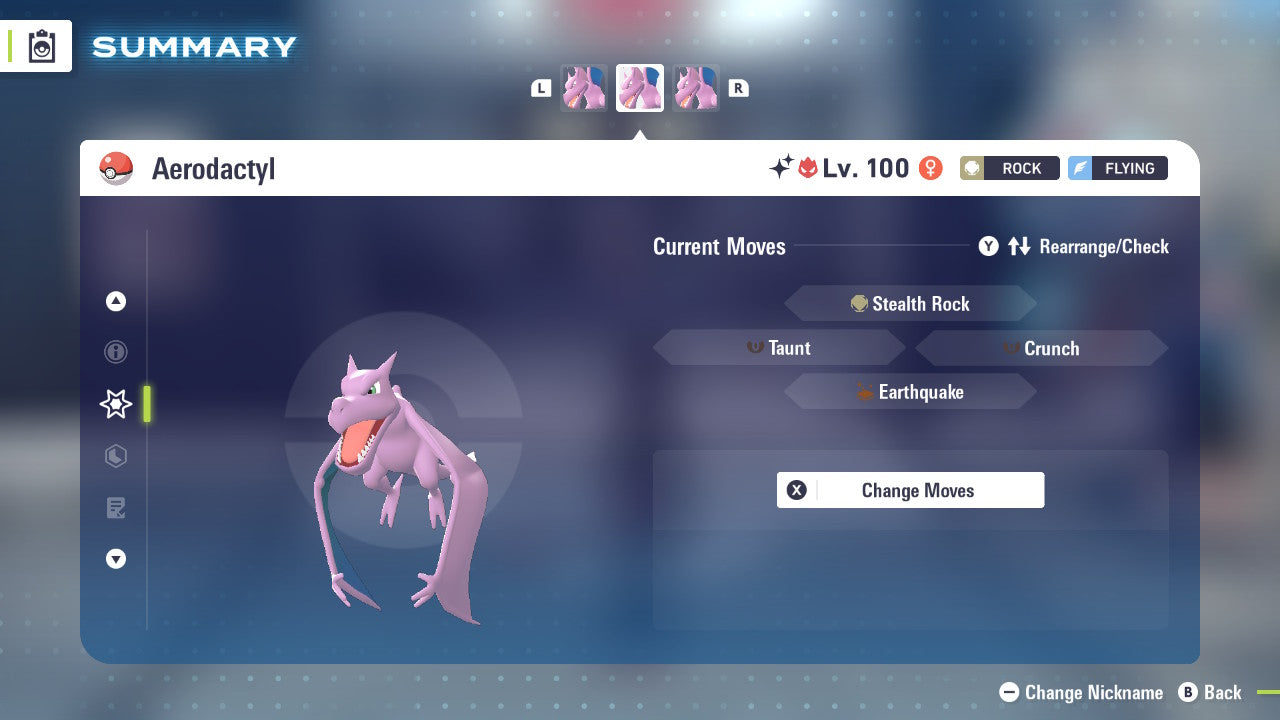This screenshot has height=720, width=1280.
Task: Open the next summary page with down arrow
Action: 116,559
